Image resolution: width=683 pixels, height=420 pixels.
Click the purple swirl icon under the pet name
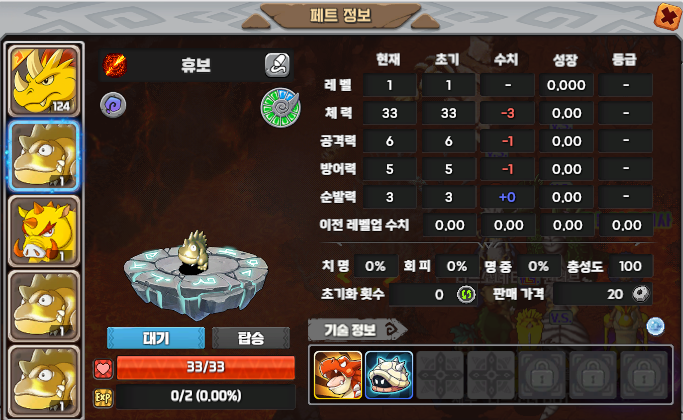tap(113, 103)
